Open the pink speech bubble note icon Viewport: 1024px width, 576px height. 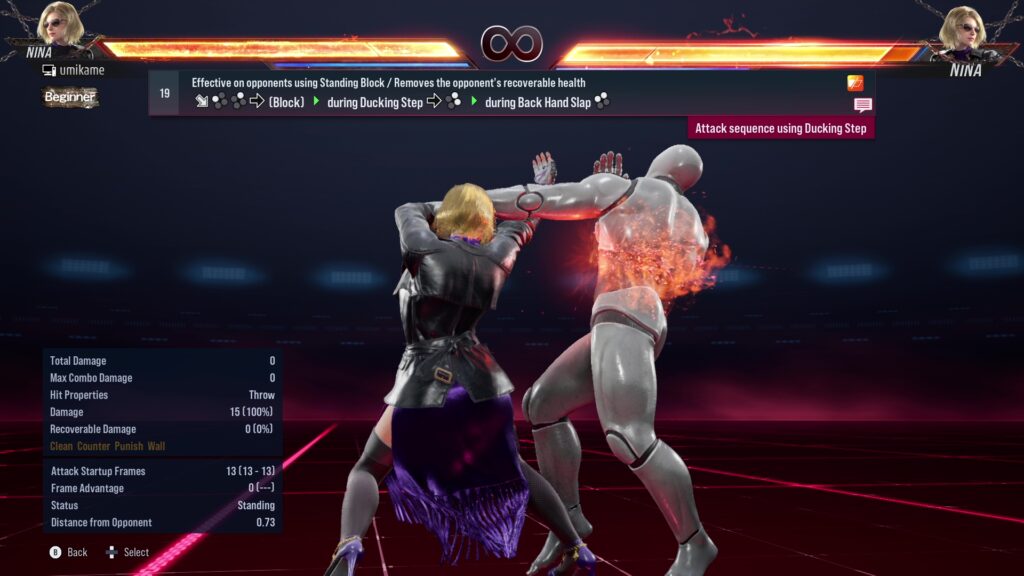pyautogui.click(x=862, y=104)
